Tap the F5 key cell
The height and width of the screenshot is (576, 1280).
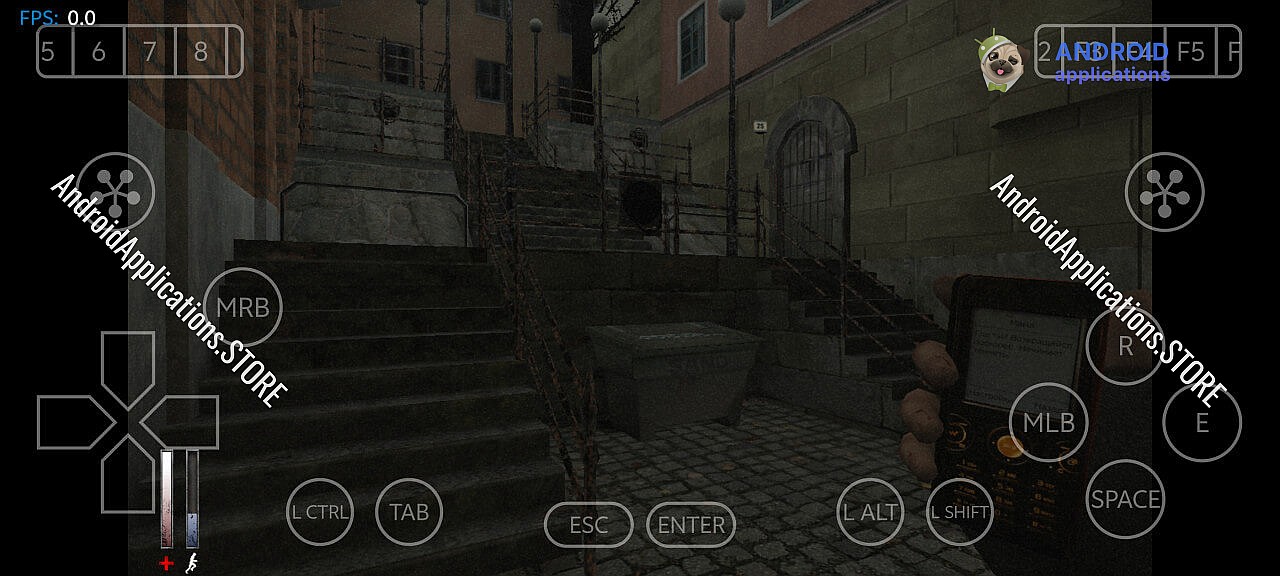(1190, 51)
